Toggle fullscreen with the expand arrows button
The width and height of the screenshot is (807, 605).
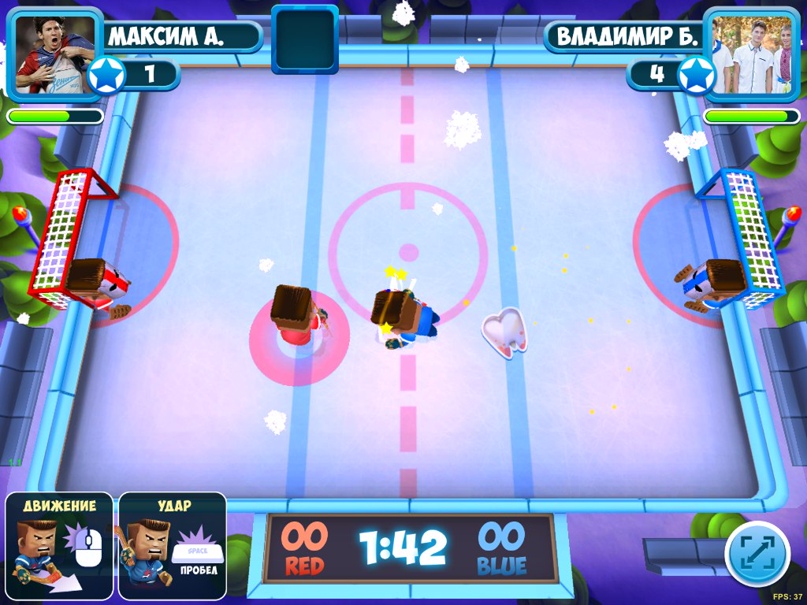pos(756,553)
